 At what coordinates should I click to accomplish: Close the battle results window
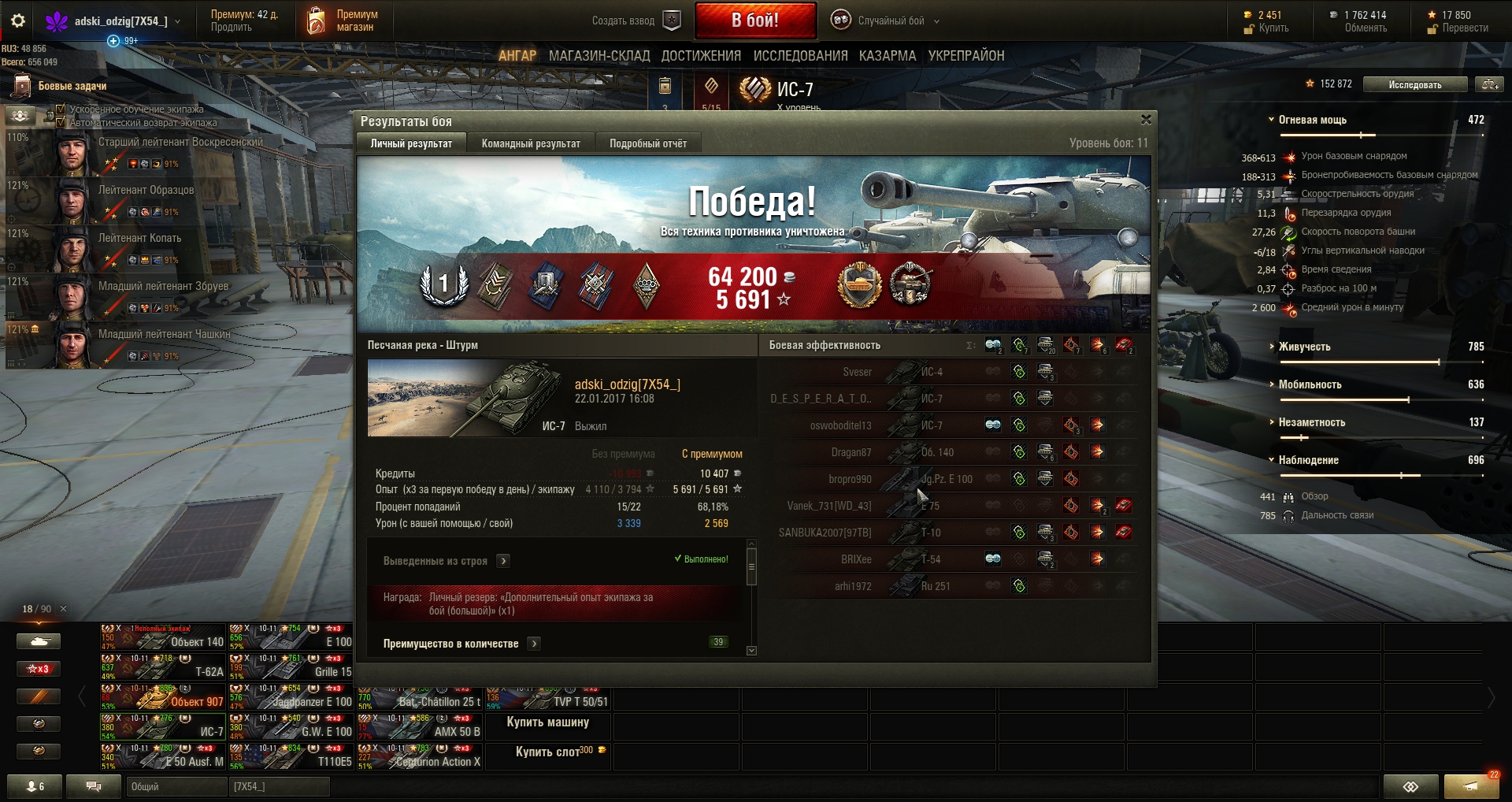click(x=1146, y=120)
